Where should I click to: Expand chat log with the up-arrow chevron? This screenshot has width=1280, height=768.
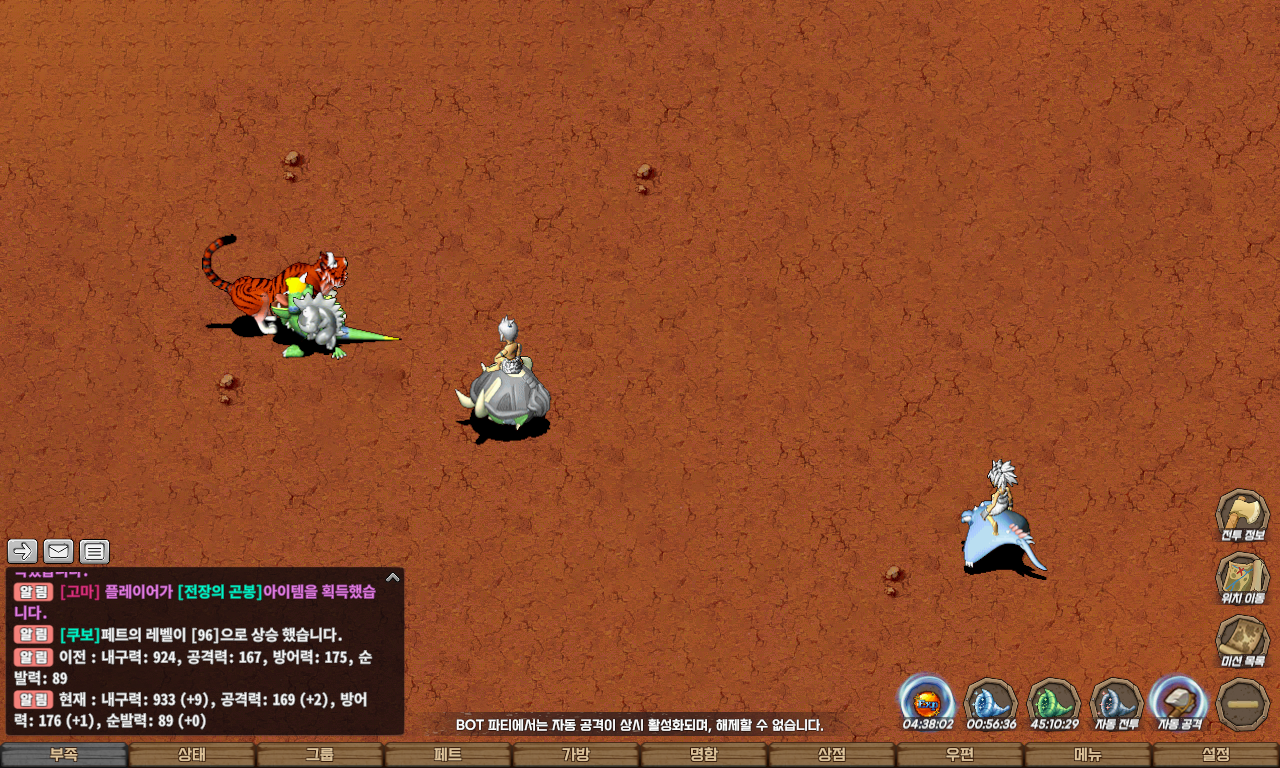pyautogui.click(x=393, y=577)
